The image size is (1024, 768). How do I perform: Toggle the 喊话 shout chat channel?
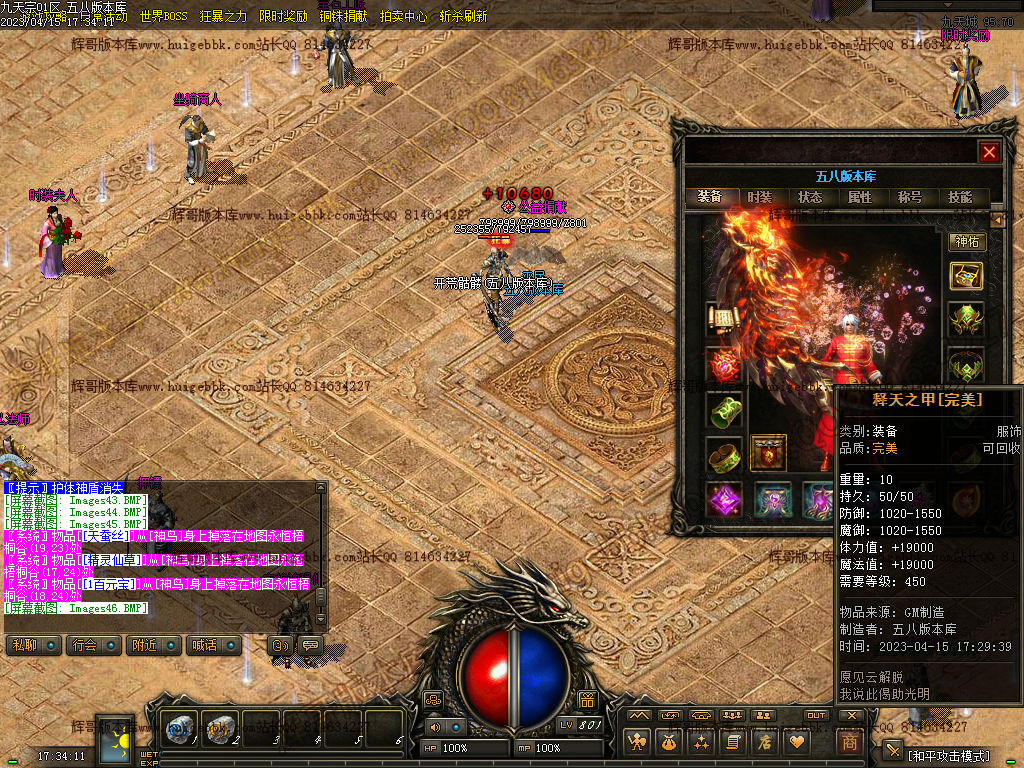213,646
